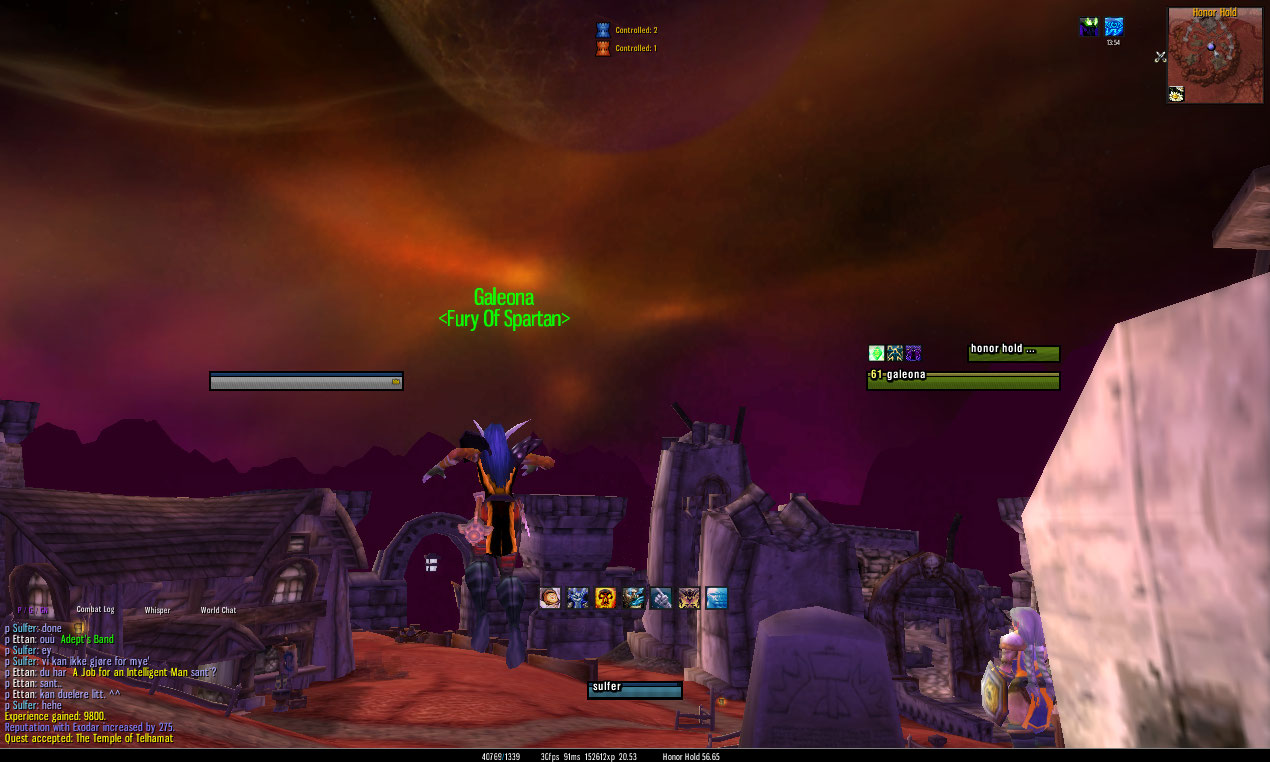Image resolution: width=1270 pixels, height=762 pixels.
Task: Click the Adept's Band item link
Action: (87, 639)
